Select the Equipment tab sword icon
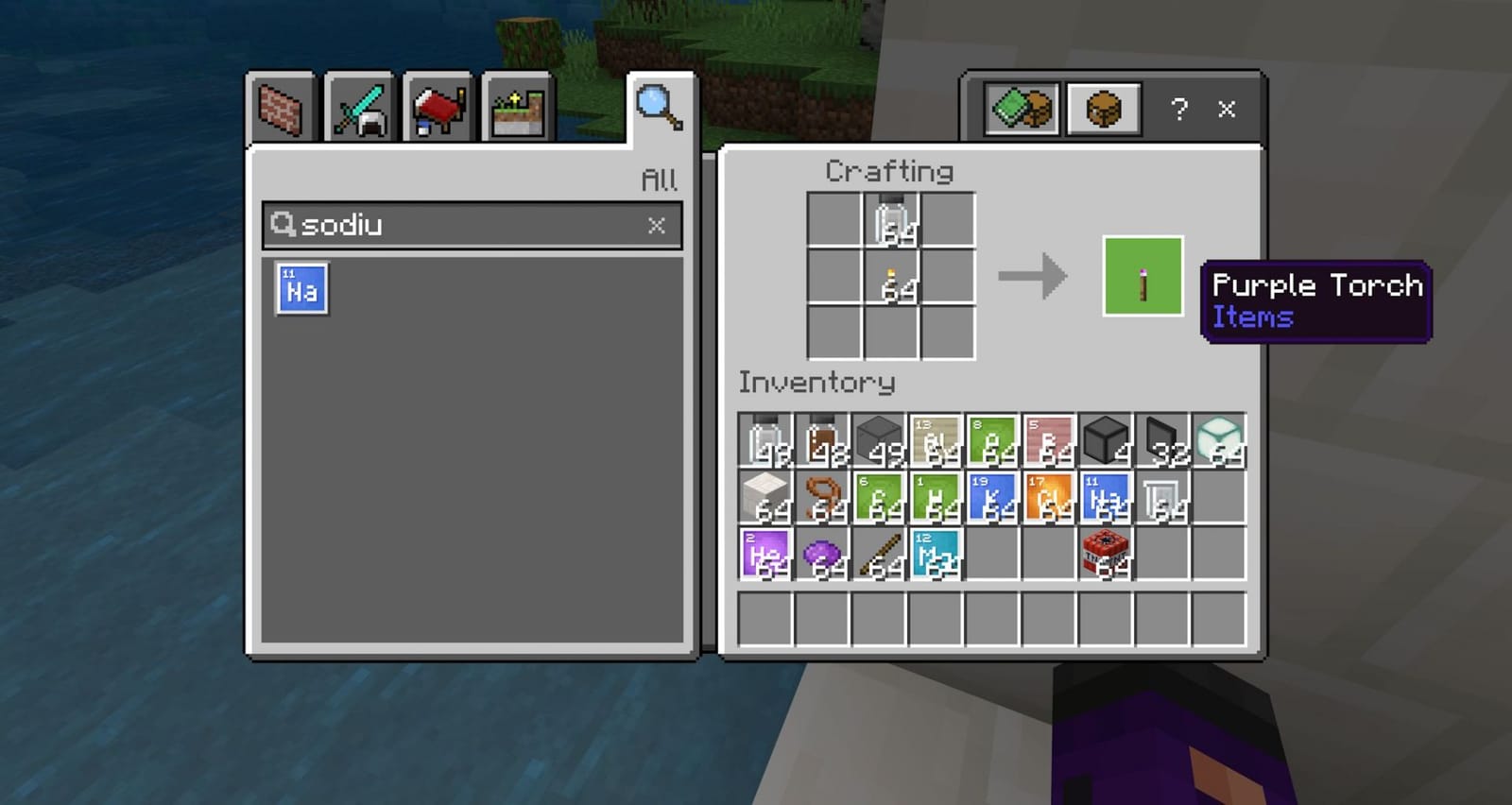Viewport: 1512px width, 805px height. [357, 108]
